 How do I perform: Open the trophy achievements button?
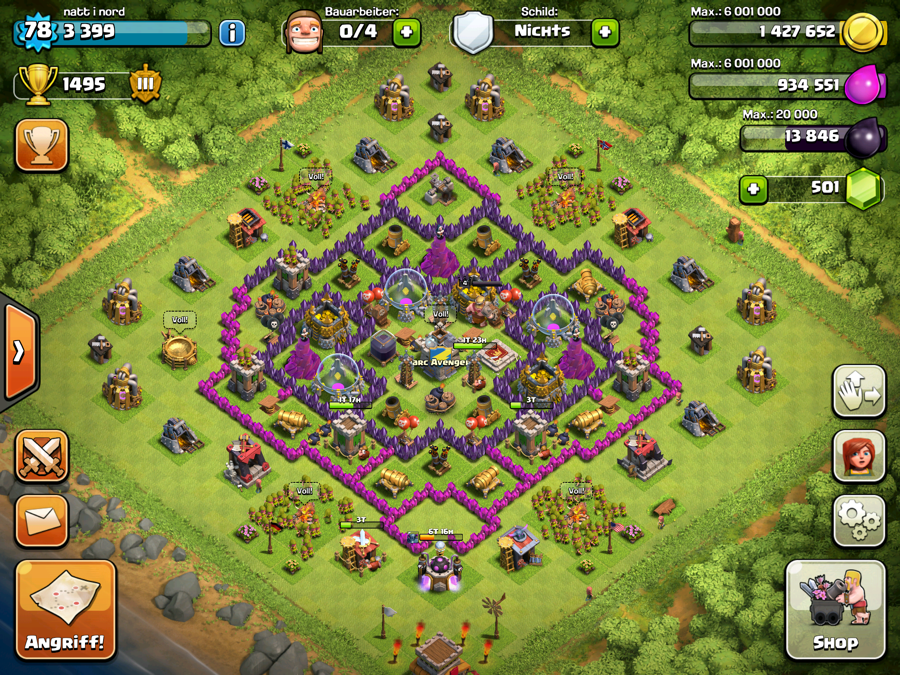(42, 146)
